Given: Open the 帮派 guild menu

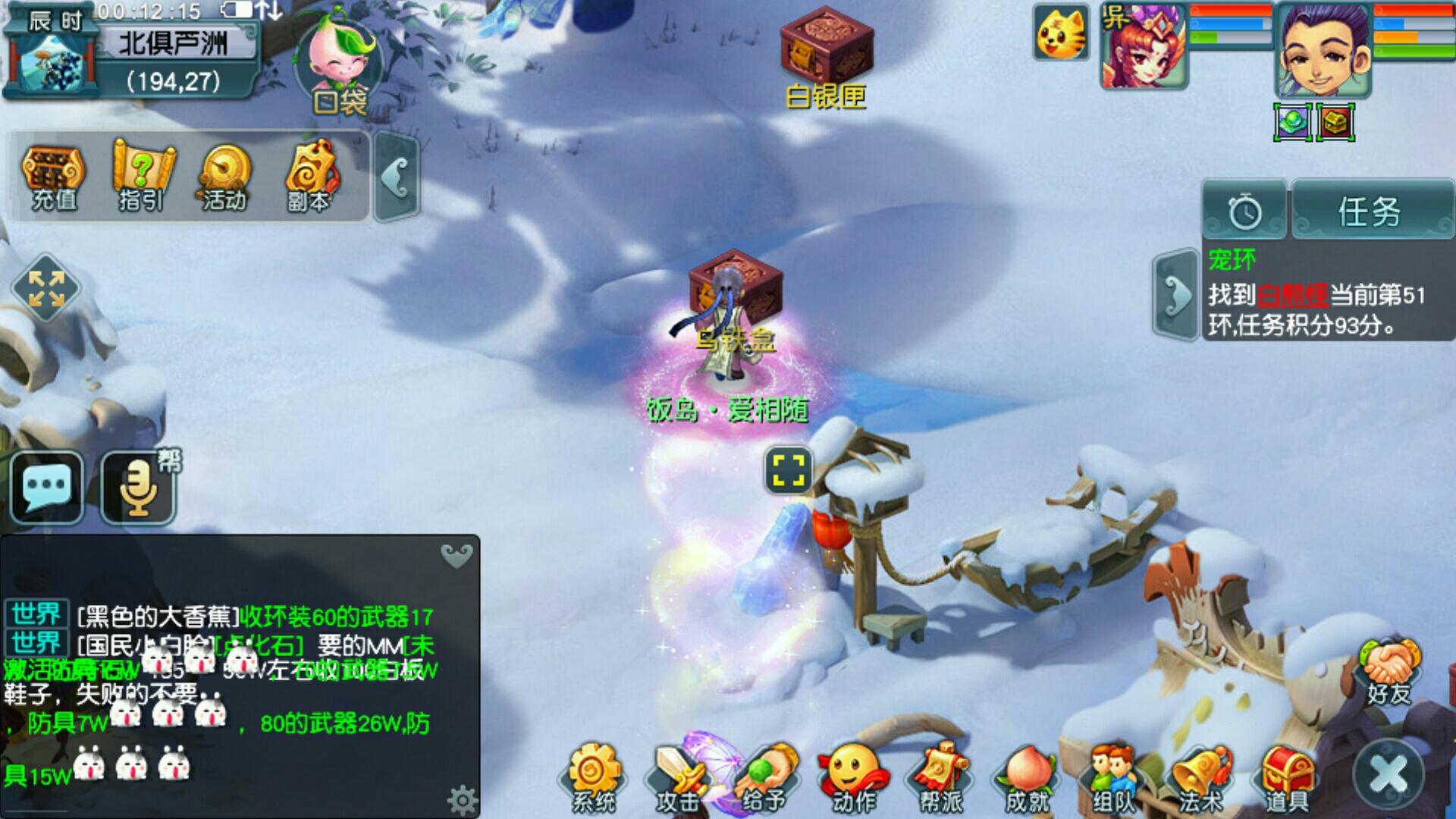Looking at the screenshot, I should pos(940,777).
